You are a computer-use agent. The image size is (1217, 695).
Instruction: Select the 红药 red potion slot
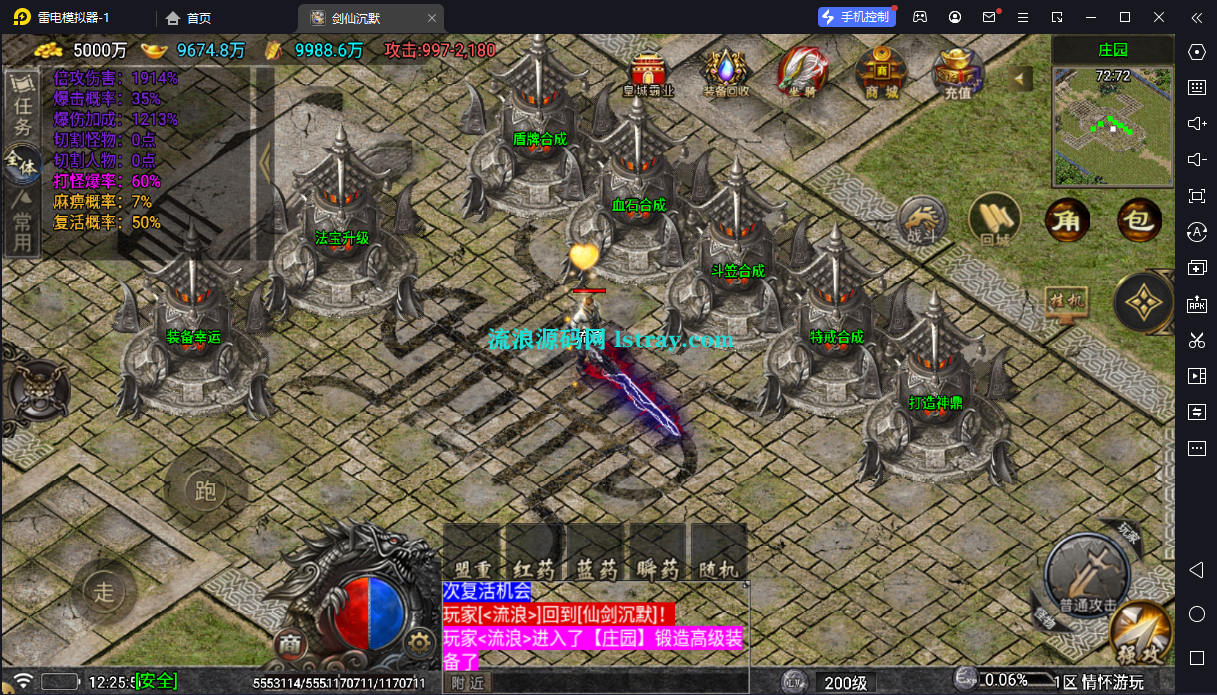(535, 553)
